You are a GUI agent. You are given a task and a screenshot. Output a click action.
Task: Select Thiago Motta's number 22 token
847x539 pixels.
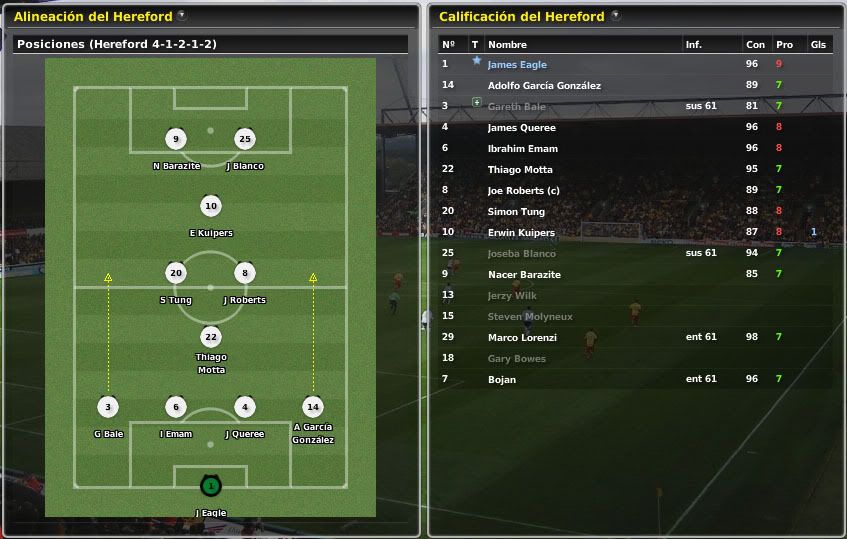click(x=210, y=337)
